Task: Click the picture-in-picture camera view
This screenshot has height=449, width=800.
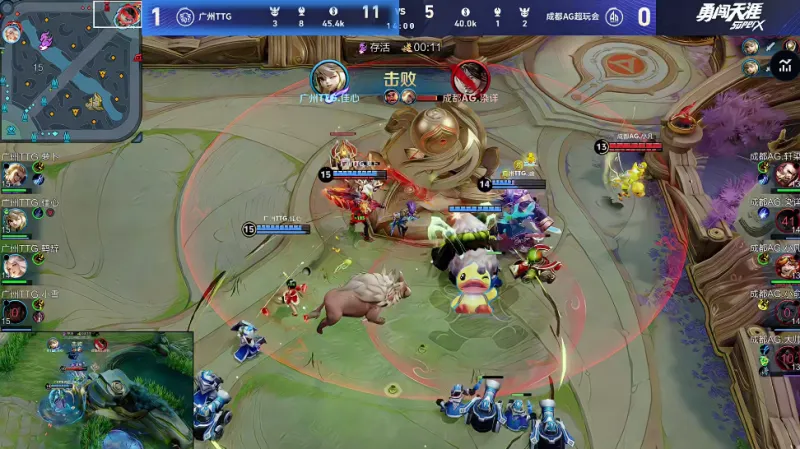Action: coord(97,391)
